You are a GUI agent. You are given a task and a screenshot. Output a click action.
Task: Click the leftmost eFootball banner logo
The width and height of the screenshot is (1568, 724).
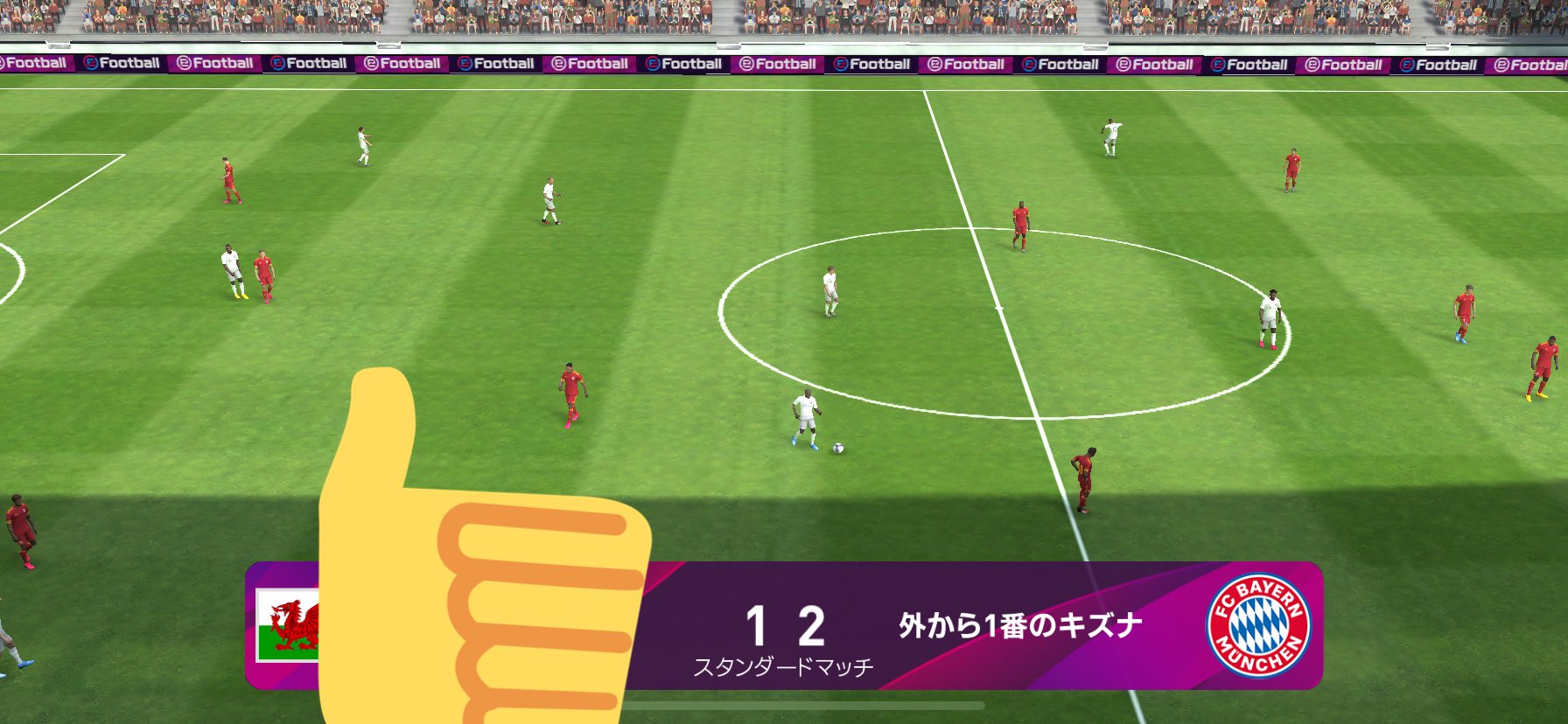click(x=32, y=63)
